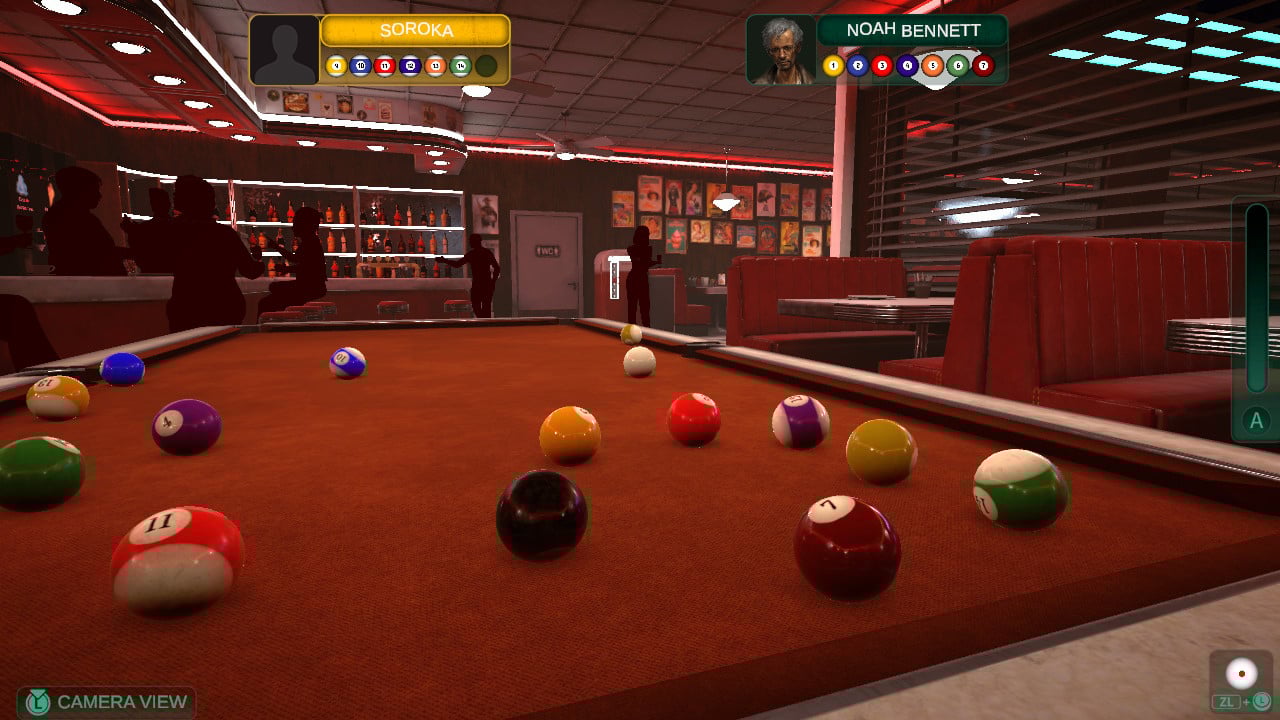Image resolution: width=1280 pixels, height=720 pixels.
Task: Click the Soroka player name banner
Action: 415,31
